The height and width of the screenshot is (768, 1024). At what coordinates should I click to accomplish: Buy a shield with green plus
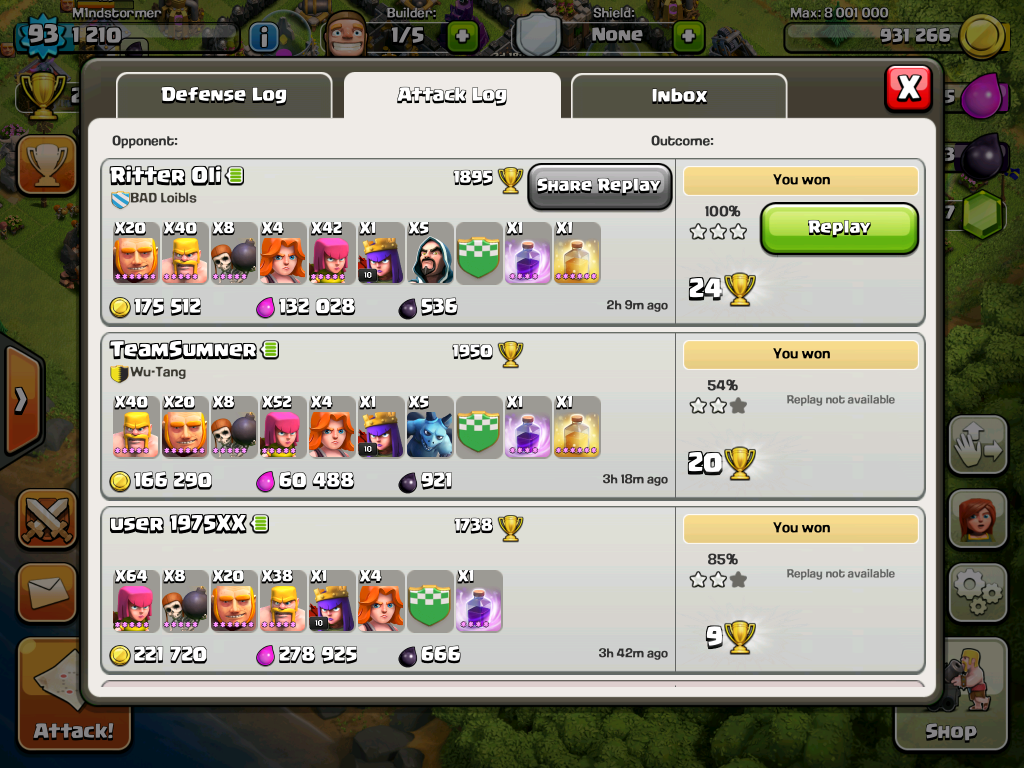point(687,36)
